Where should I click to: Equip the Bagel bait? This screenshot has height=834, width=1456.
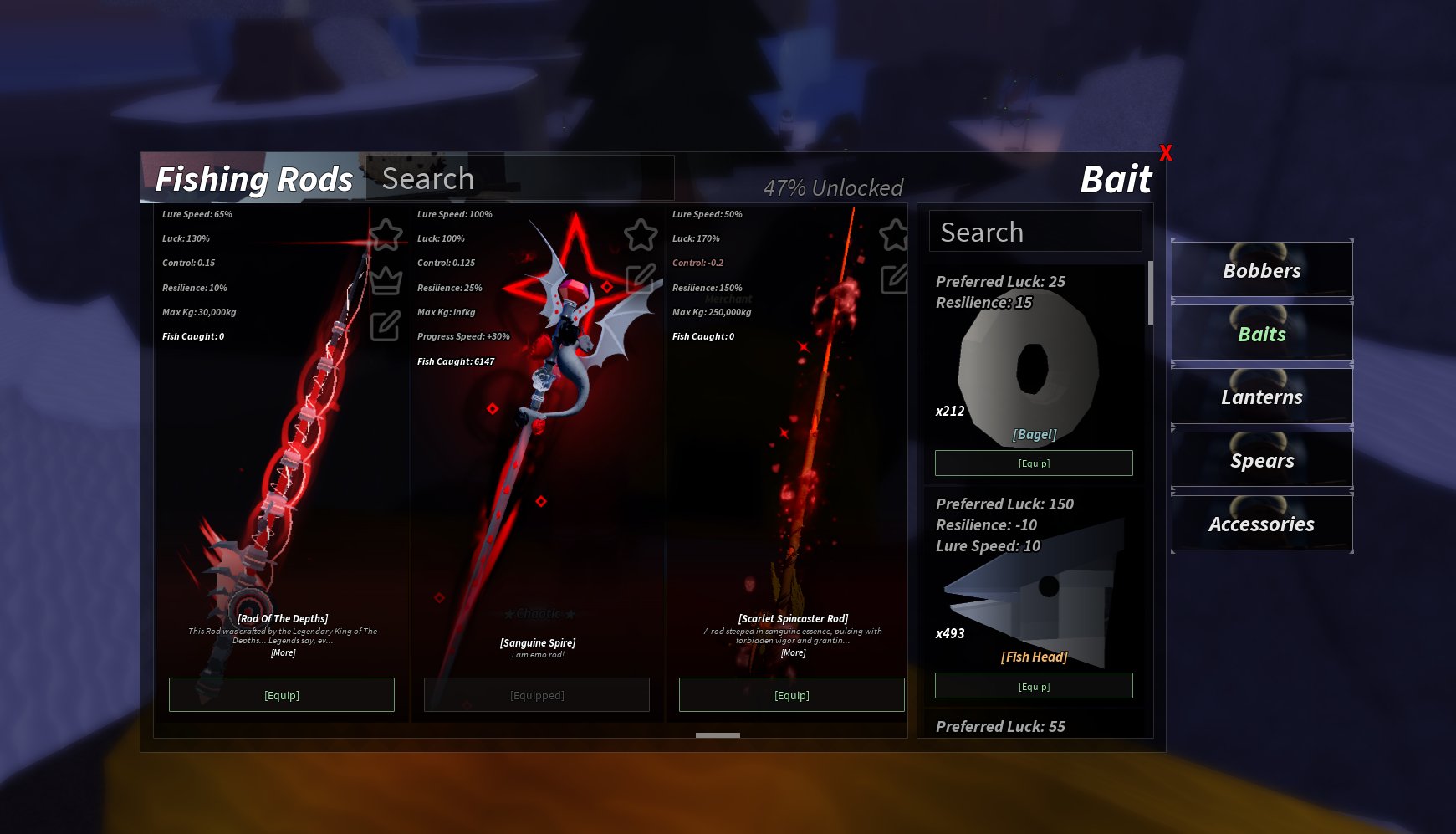tap(1034, 463)
